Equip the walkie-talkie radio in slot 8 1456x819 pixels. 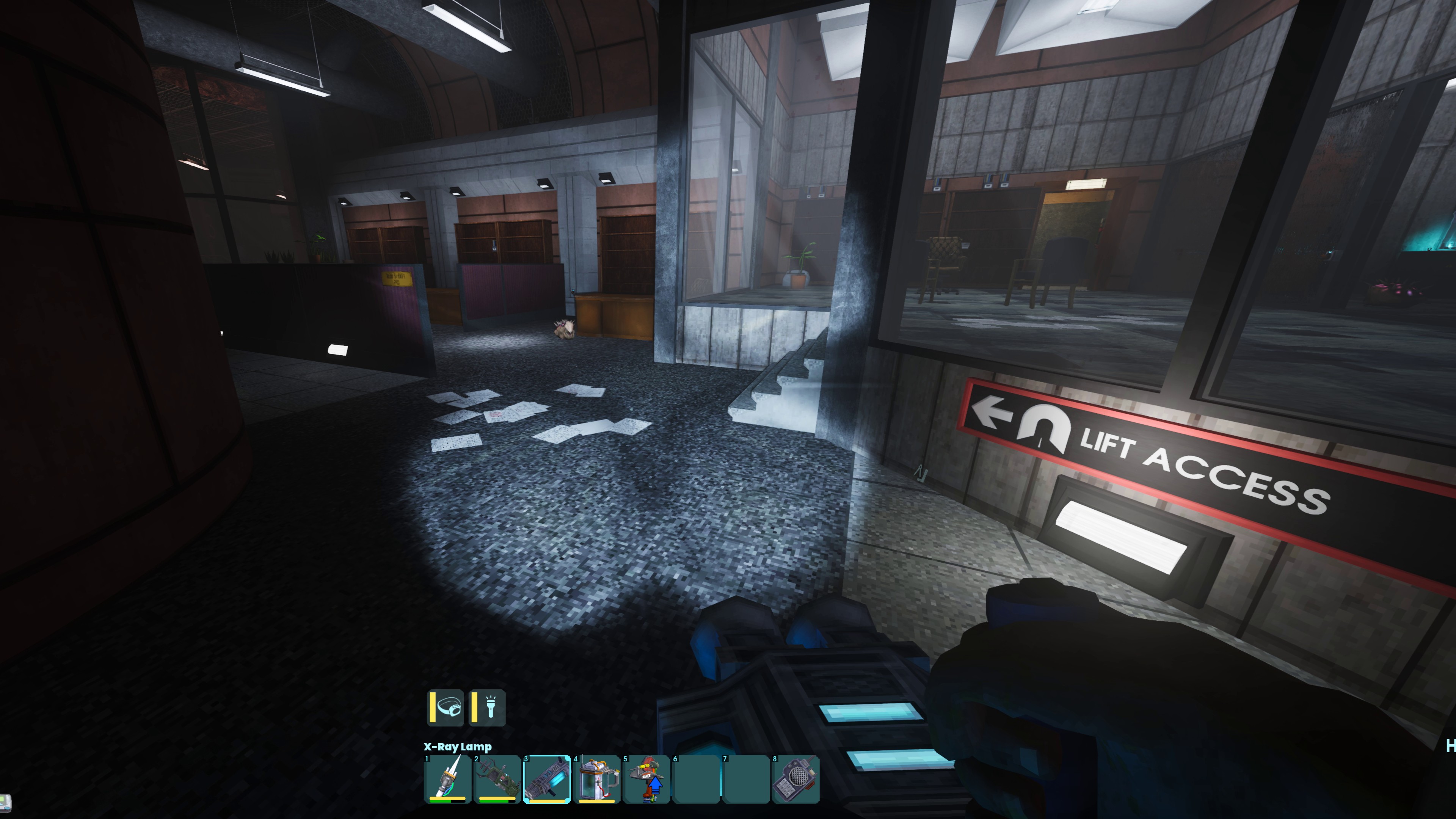(x=795, y=779)
